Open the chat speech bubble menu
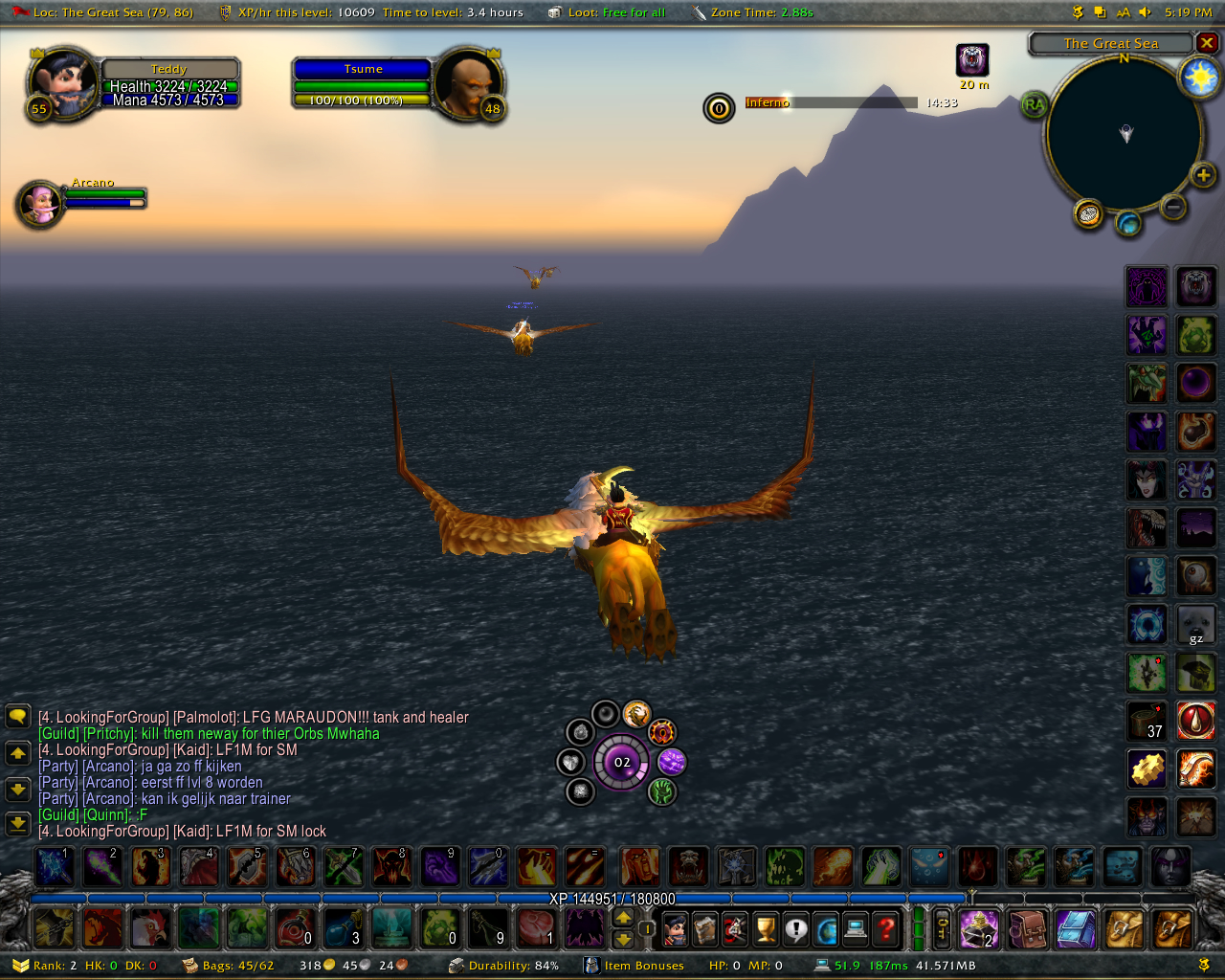The height and width of the screenshot is (980, 1225). point(17,717)
